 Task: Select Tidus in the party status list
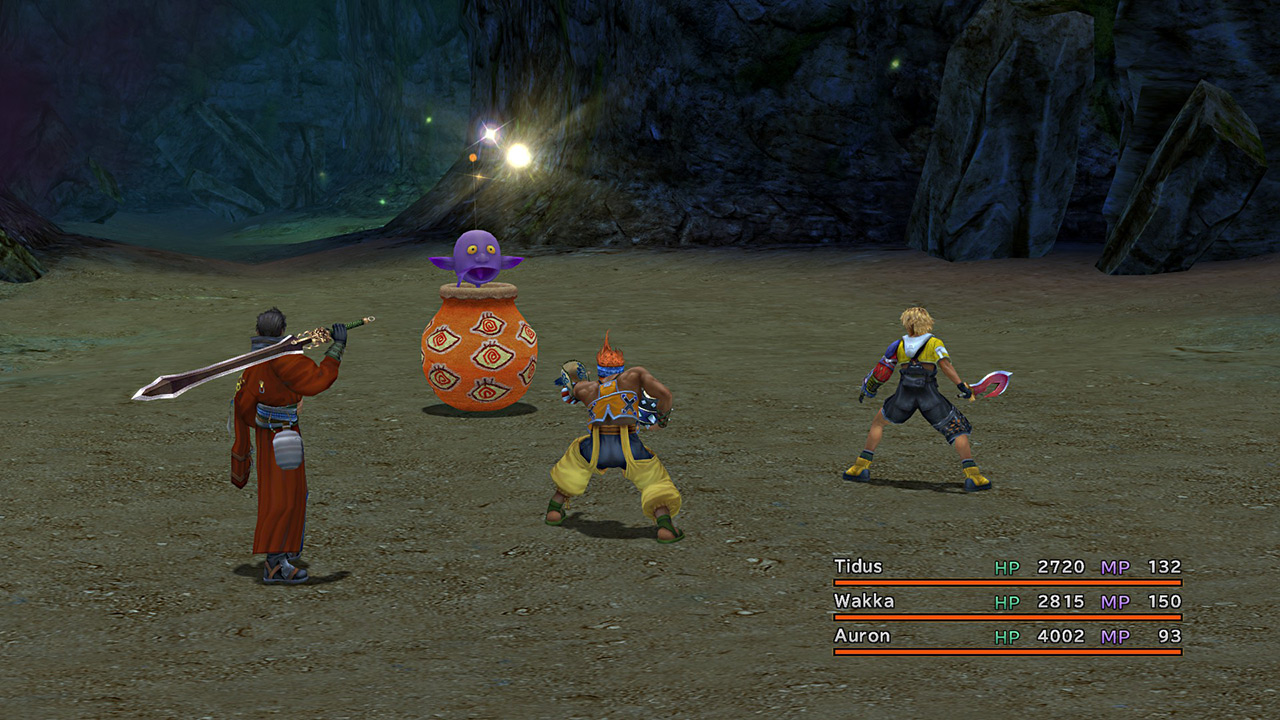859,567
